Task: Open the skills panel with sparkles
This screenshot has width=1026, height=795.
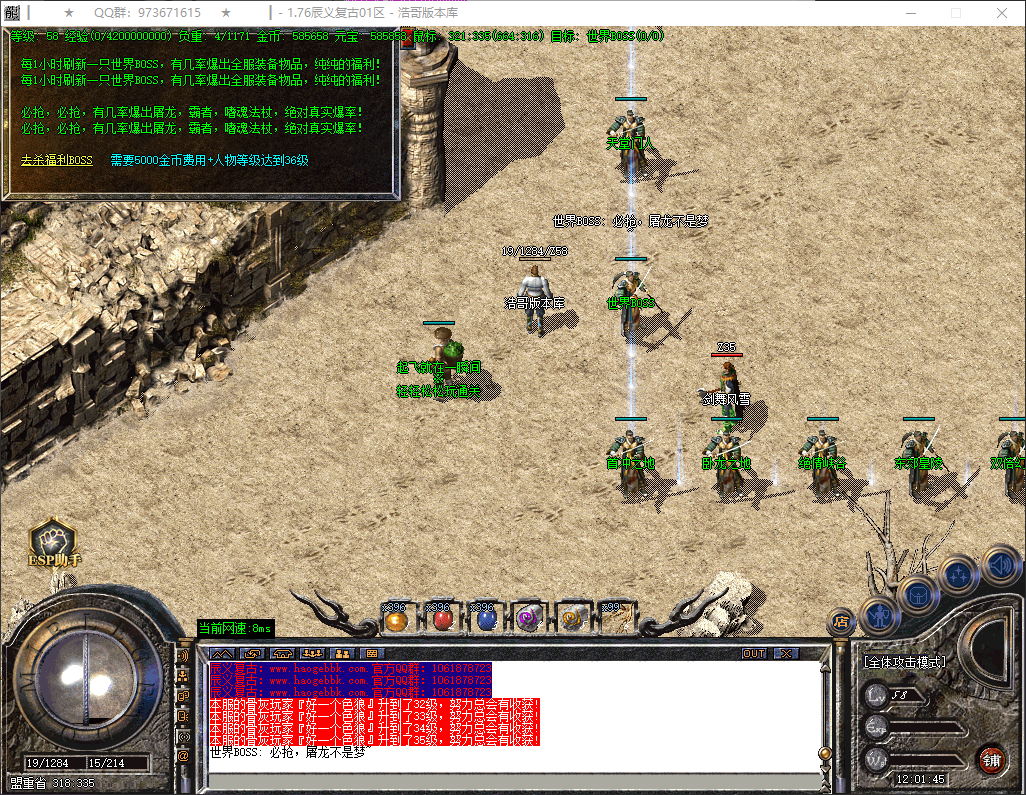Action: pyautogui.click(x=959, y=575)
